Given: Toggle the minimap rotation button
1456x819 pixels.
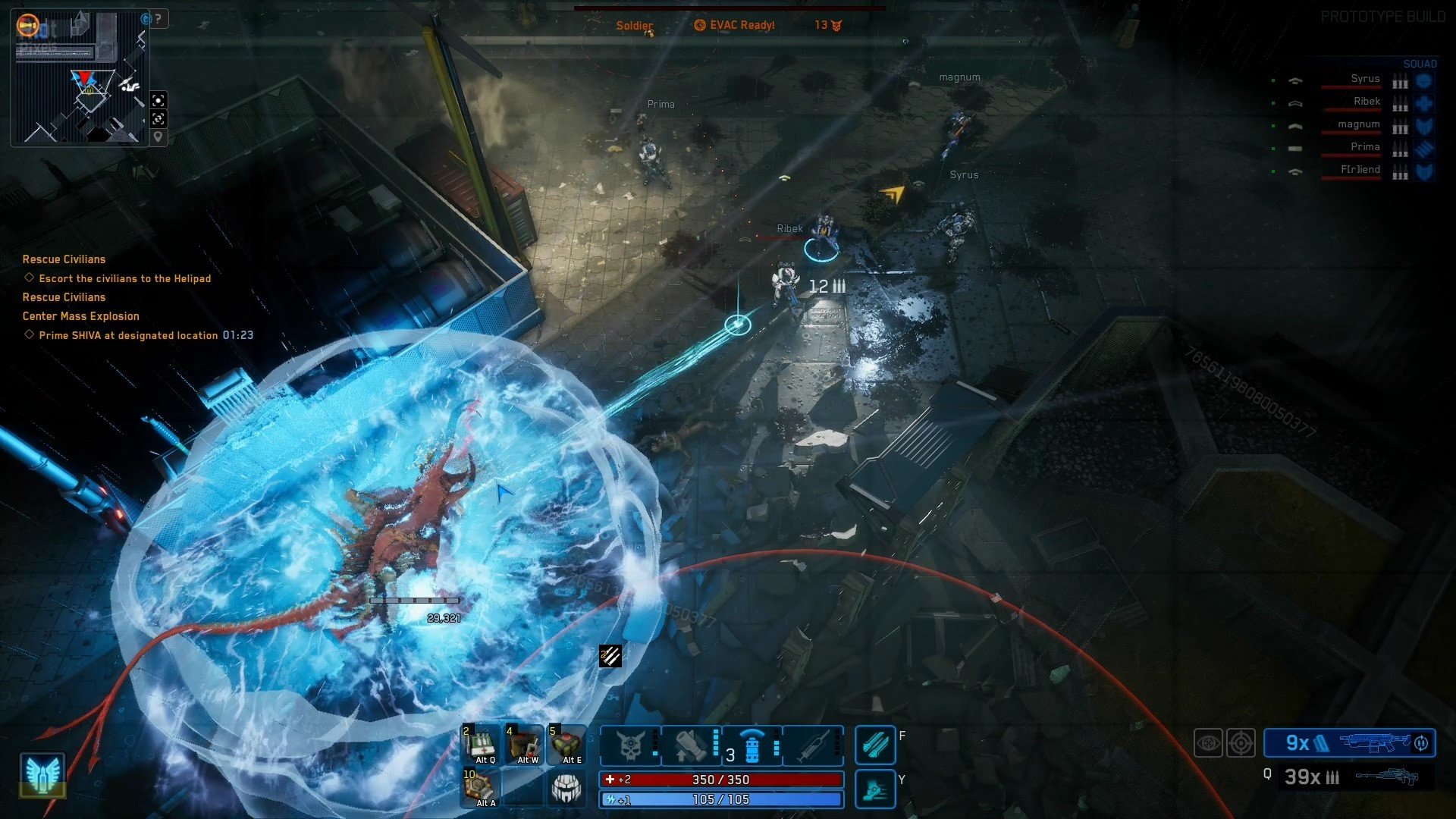Looking at the screenshot, I should pyautogui.click(x=158, y=119).
